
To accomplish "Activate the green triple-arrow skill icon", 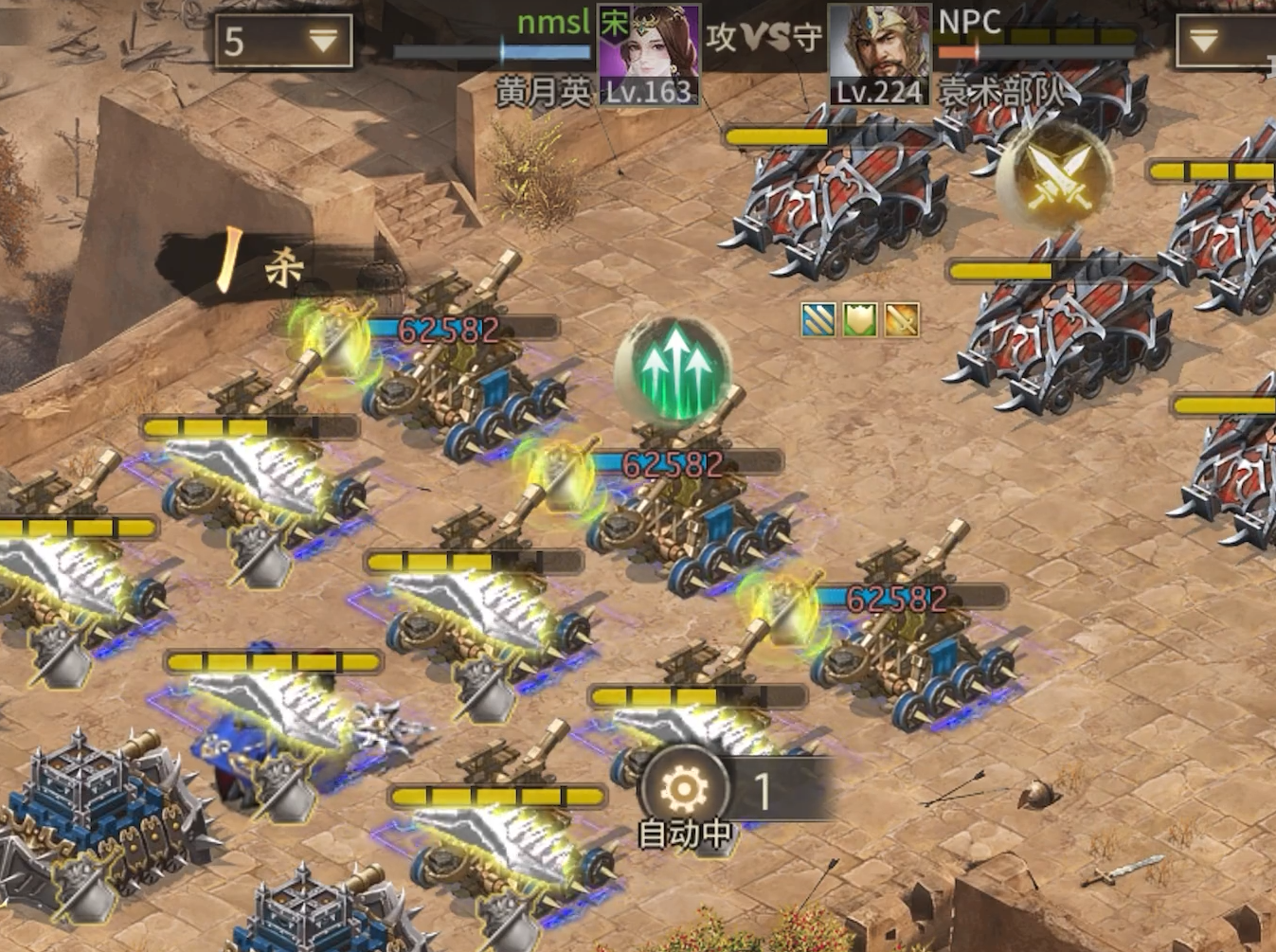I will click(674, 370).
